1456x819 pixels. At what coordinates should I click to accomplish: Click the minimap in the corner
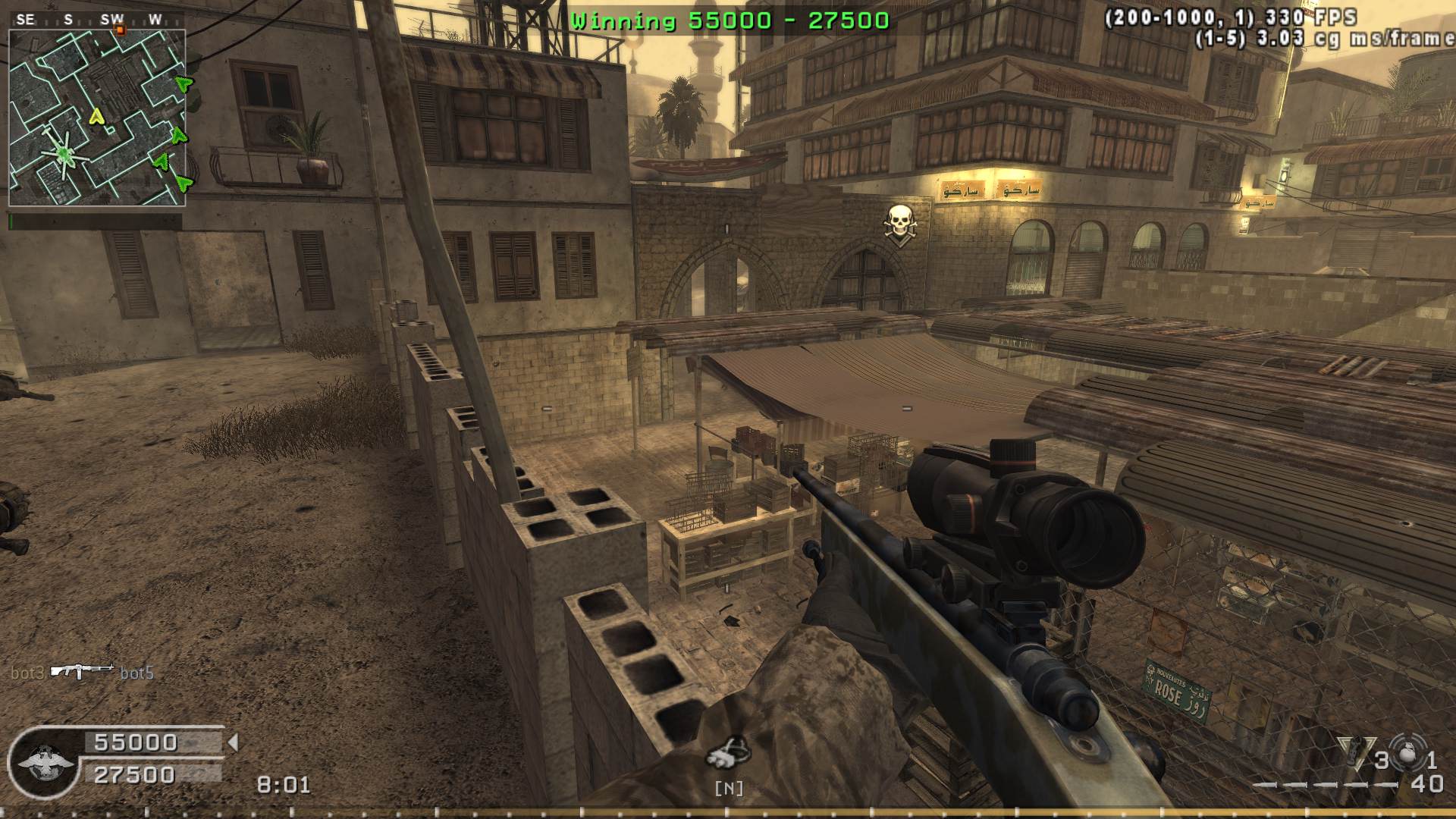point(97,118)
